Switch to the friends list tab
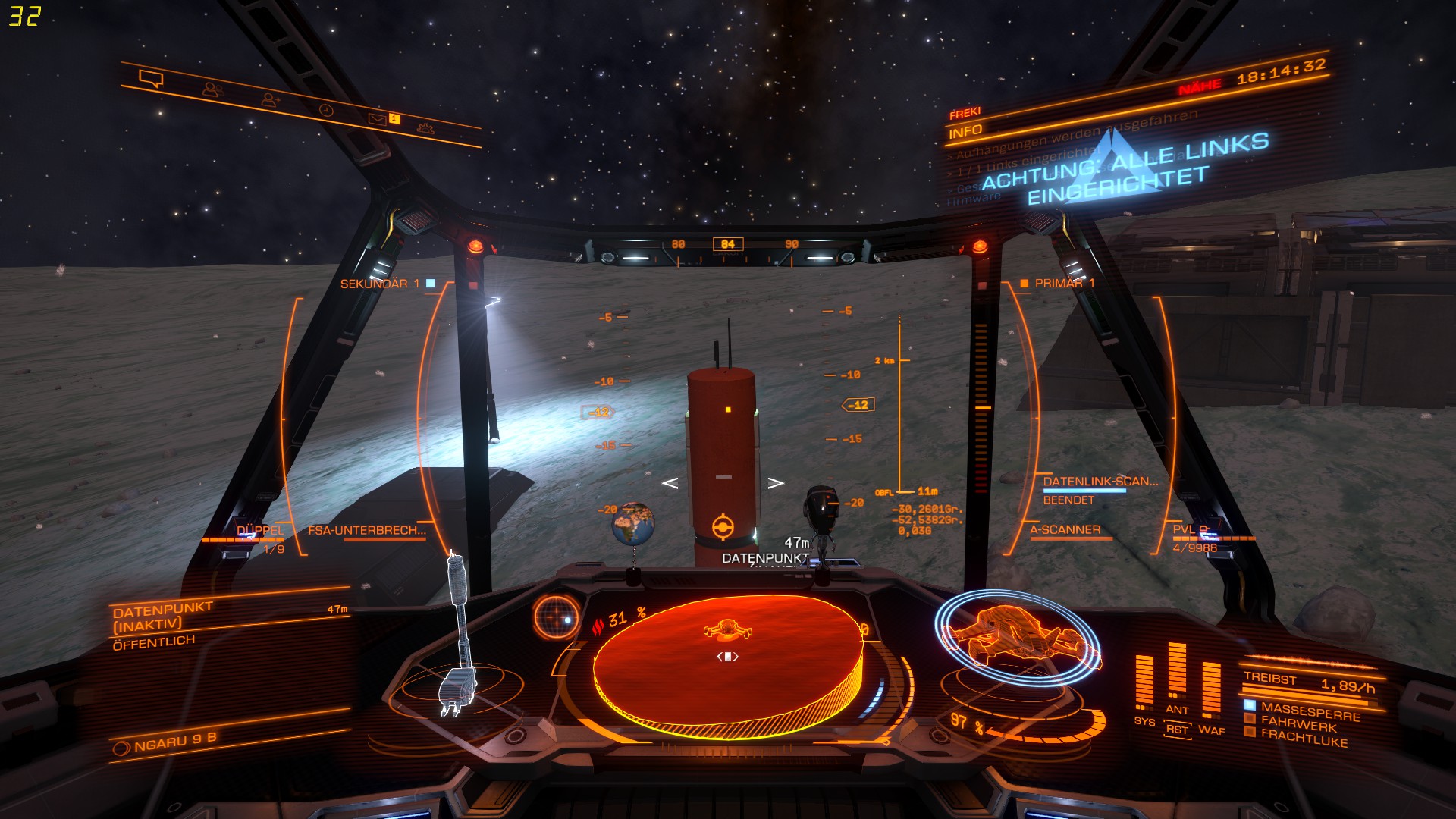 tap(212, 89)
